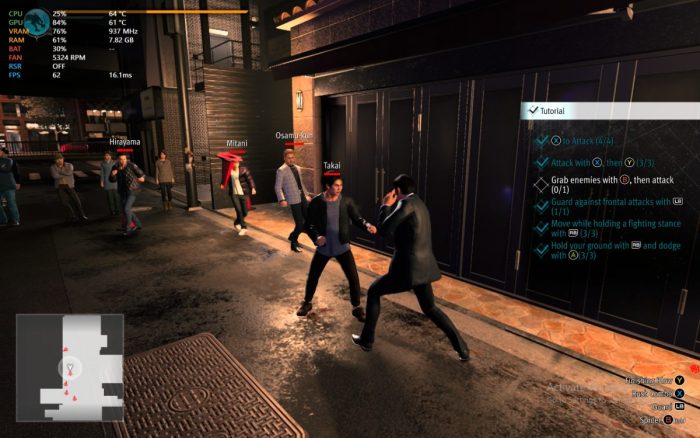Image resolution: width=700 pixels, height=438 pixels.
Task: Select the 'Grab enemies' tutorial objective
Action: pos(606,185)
